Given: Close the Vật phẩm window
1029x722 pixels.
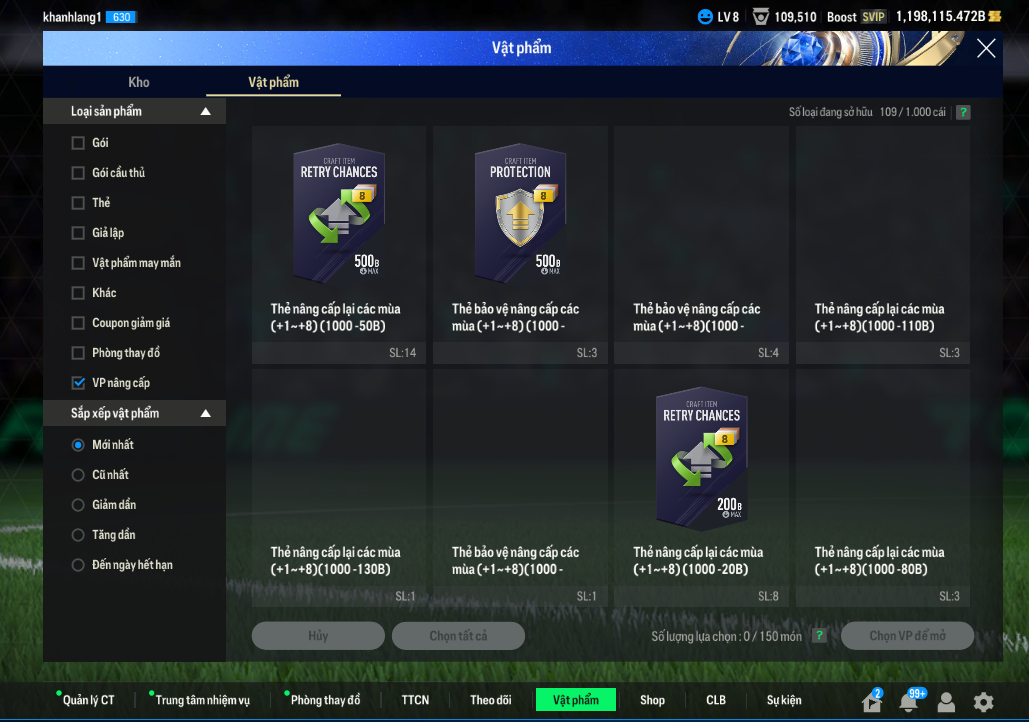Looking at the screenshot, I should pyautogui.click(x=986, y=48).
